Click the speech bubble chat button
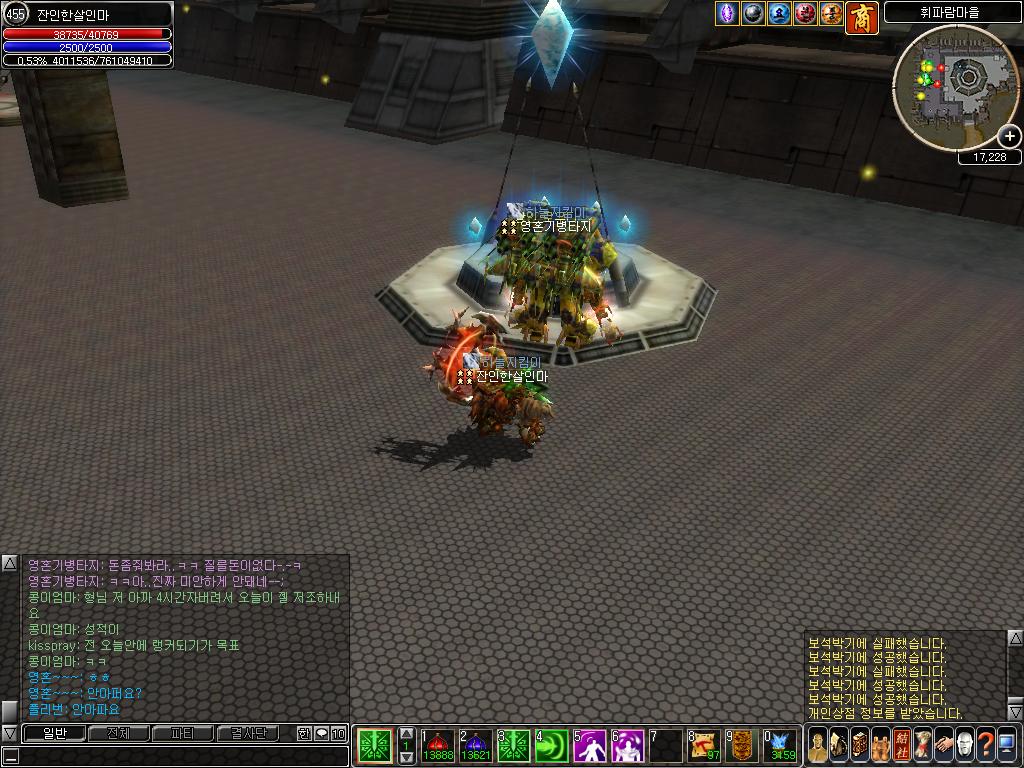The width and height of the screenshot is (1024, 768). [321, 733]
